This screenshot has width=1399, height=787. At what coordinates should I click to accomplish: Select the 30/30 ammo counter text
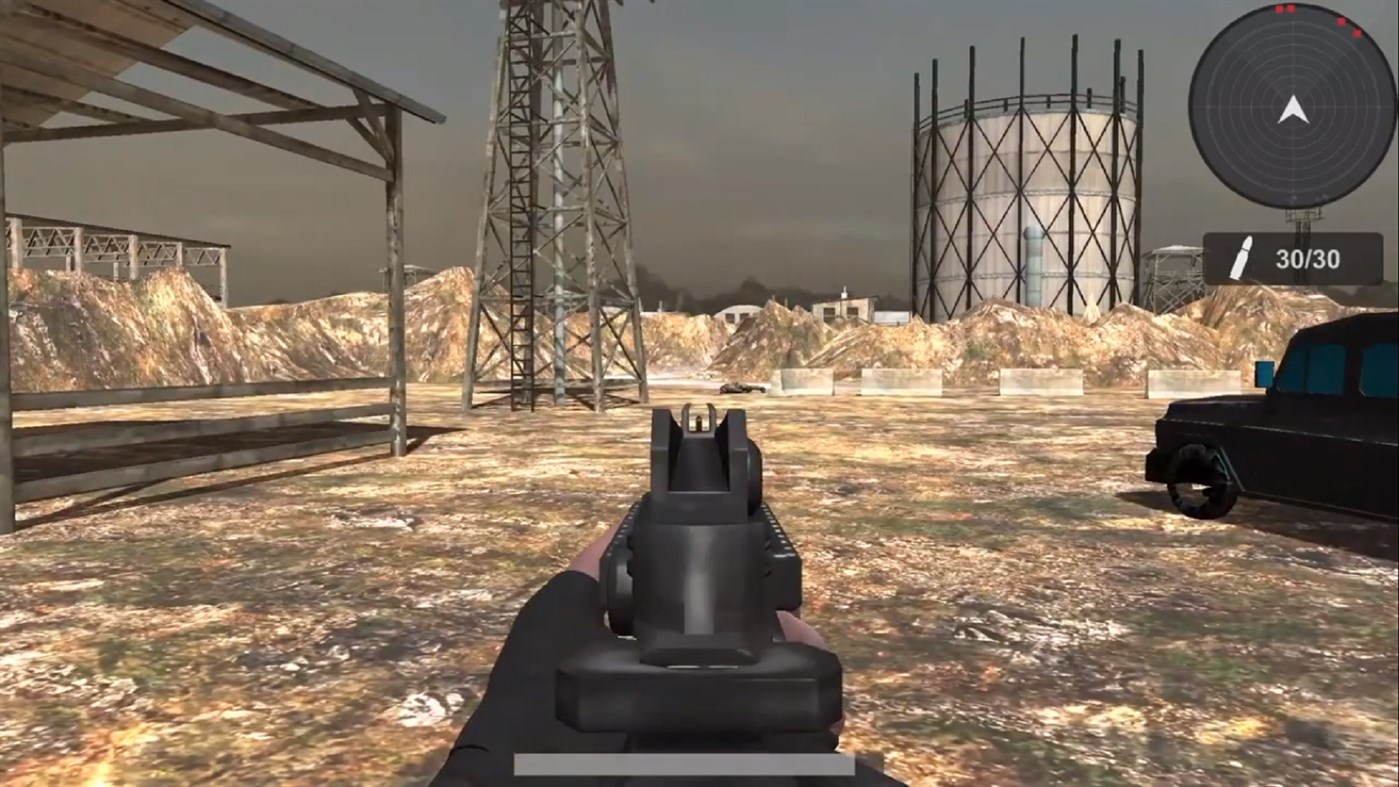point(1310,258)
